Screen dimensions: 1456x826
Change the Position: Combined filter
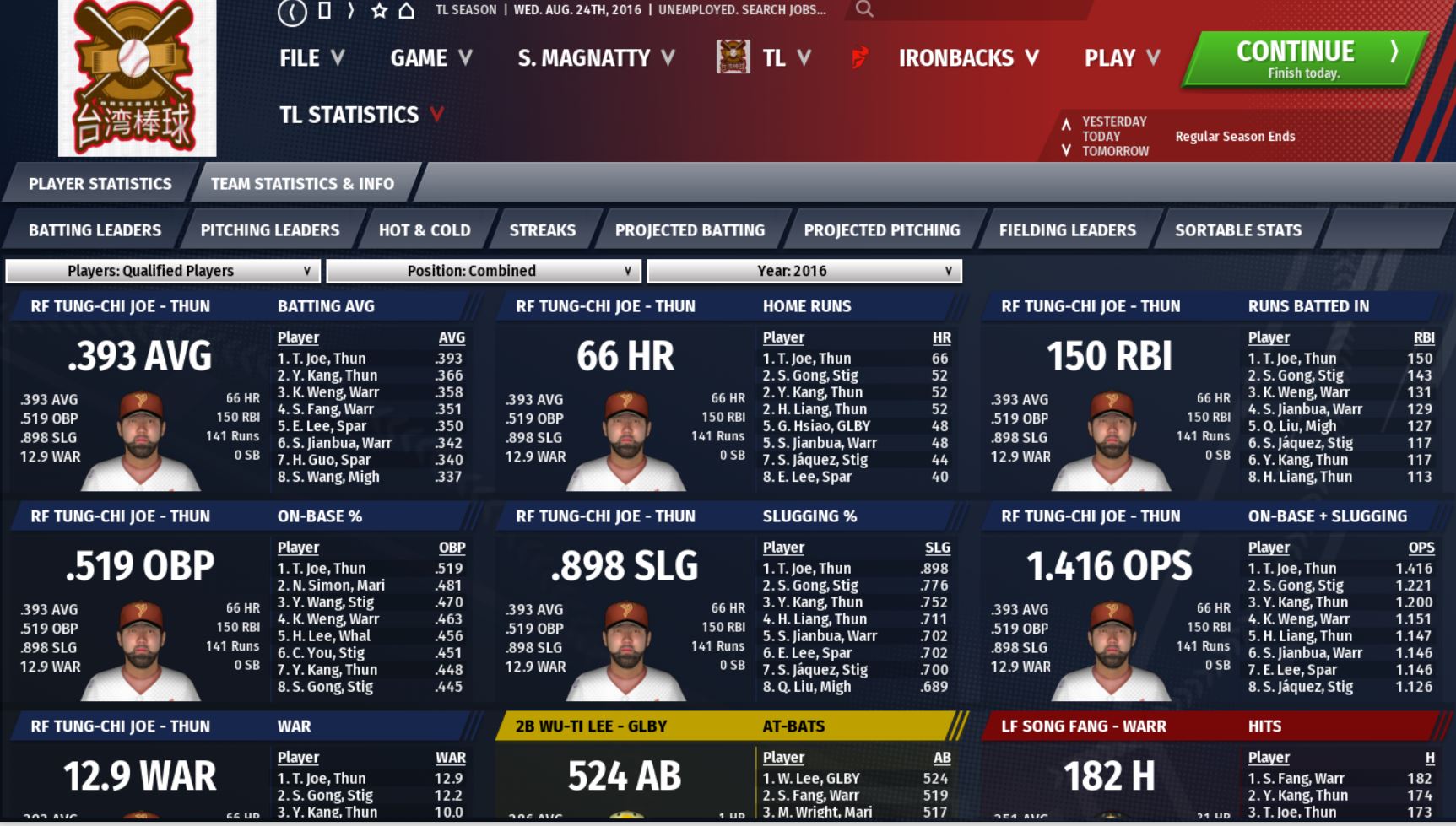(484, 271)
